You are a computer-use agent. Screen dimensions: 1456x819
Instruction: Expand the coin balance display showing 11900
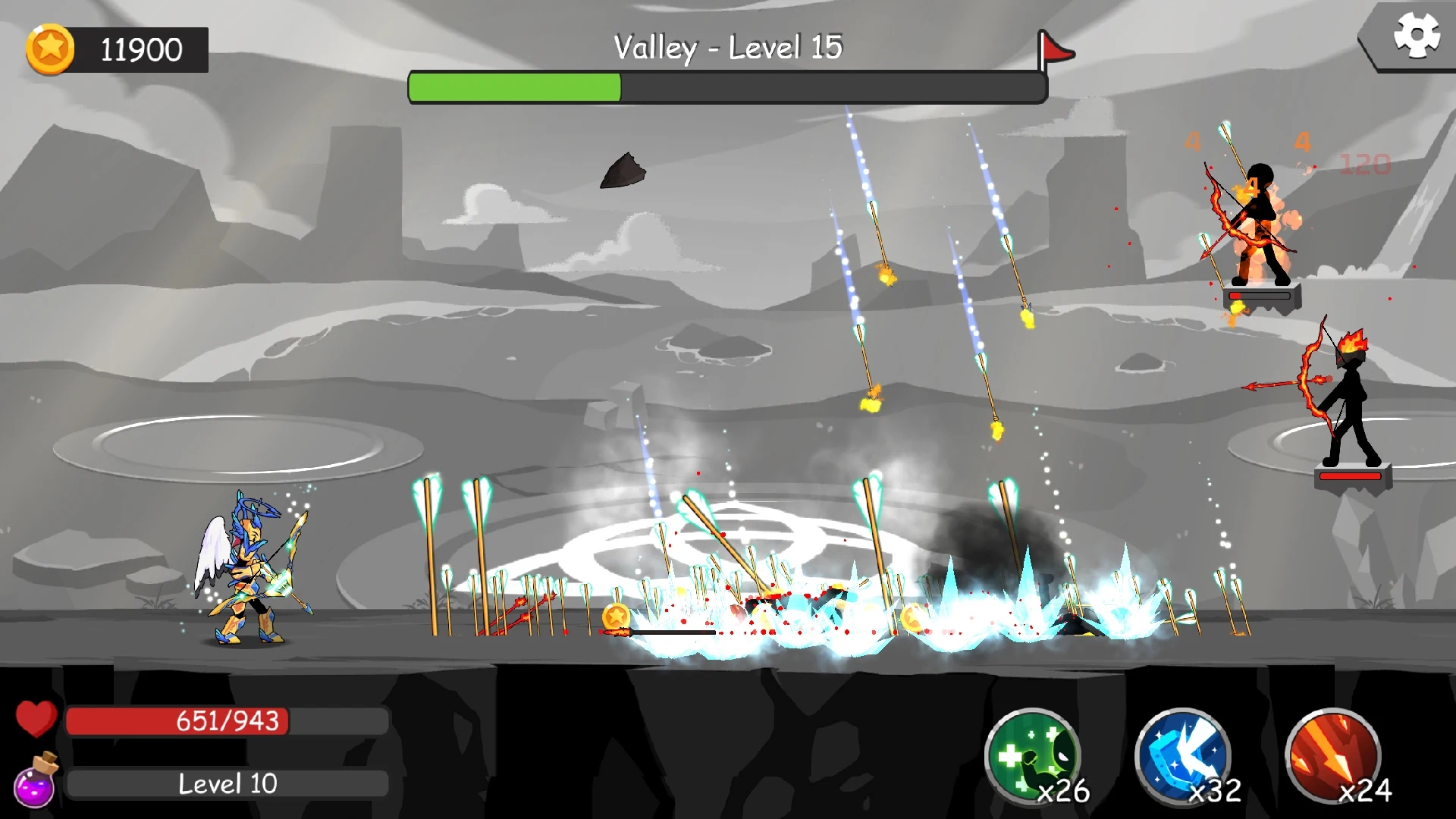click(x=136, y=48)
